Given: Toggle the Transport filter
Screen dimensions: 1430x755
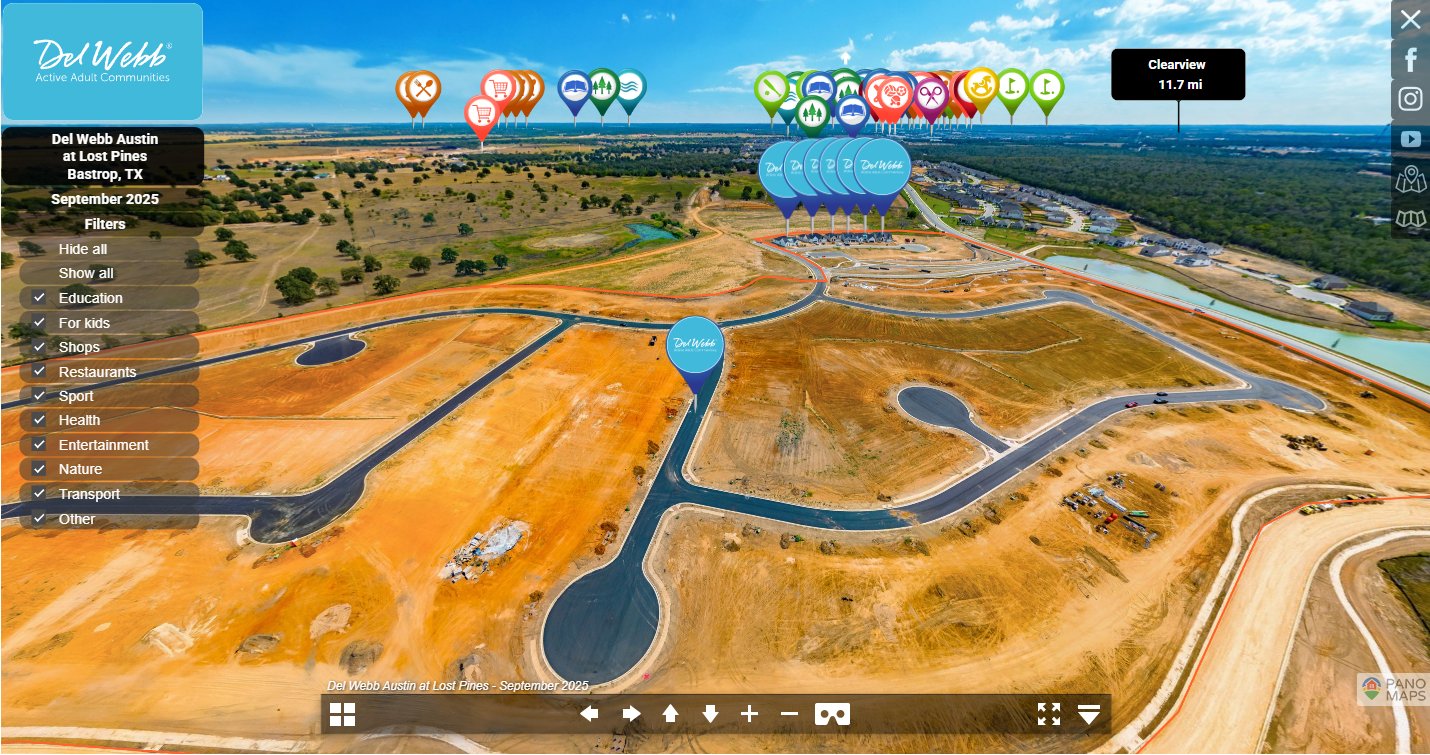Looking at the screenshot, I should [x=39, y=494].
